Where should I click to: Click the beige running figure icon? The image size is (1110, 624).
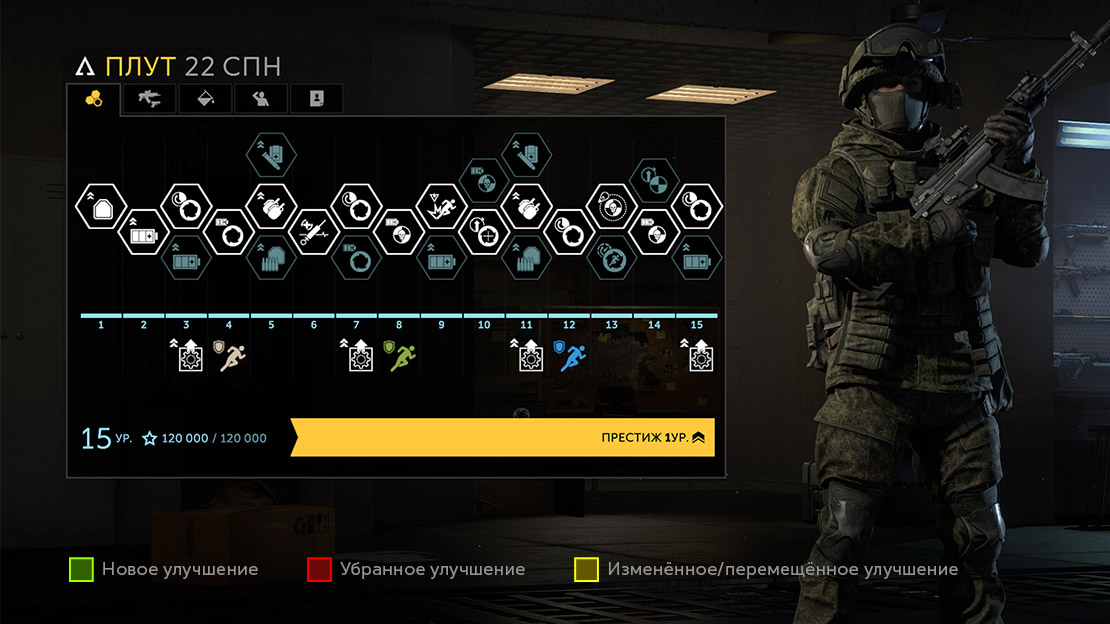(x=233, y=356)
